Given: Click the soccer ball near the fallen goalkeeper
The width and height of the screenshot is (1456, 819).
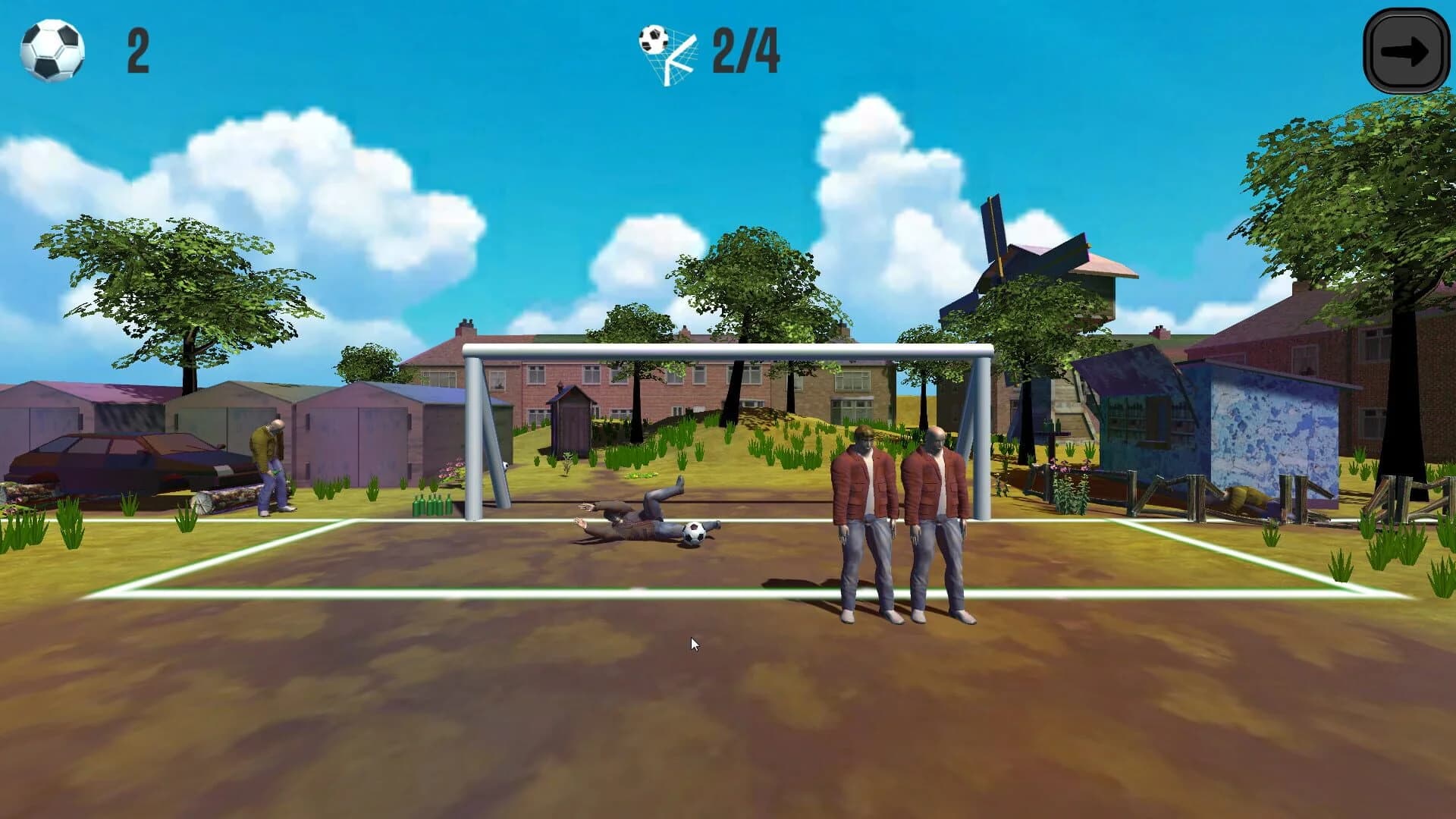Looking at the screenshot, I should coord(695,531).
